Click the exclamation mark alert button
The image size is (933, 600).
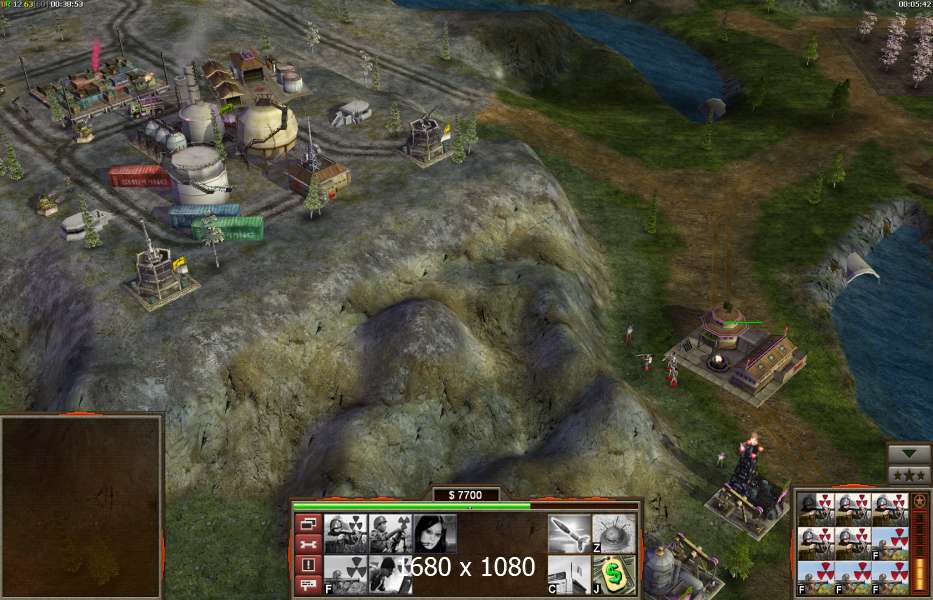[309, 564]
